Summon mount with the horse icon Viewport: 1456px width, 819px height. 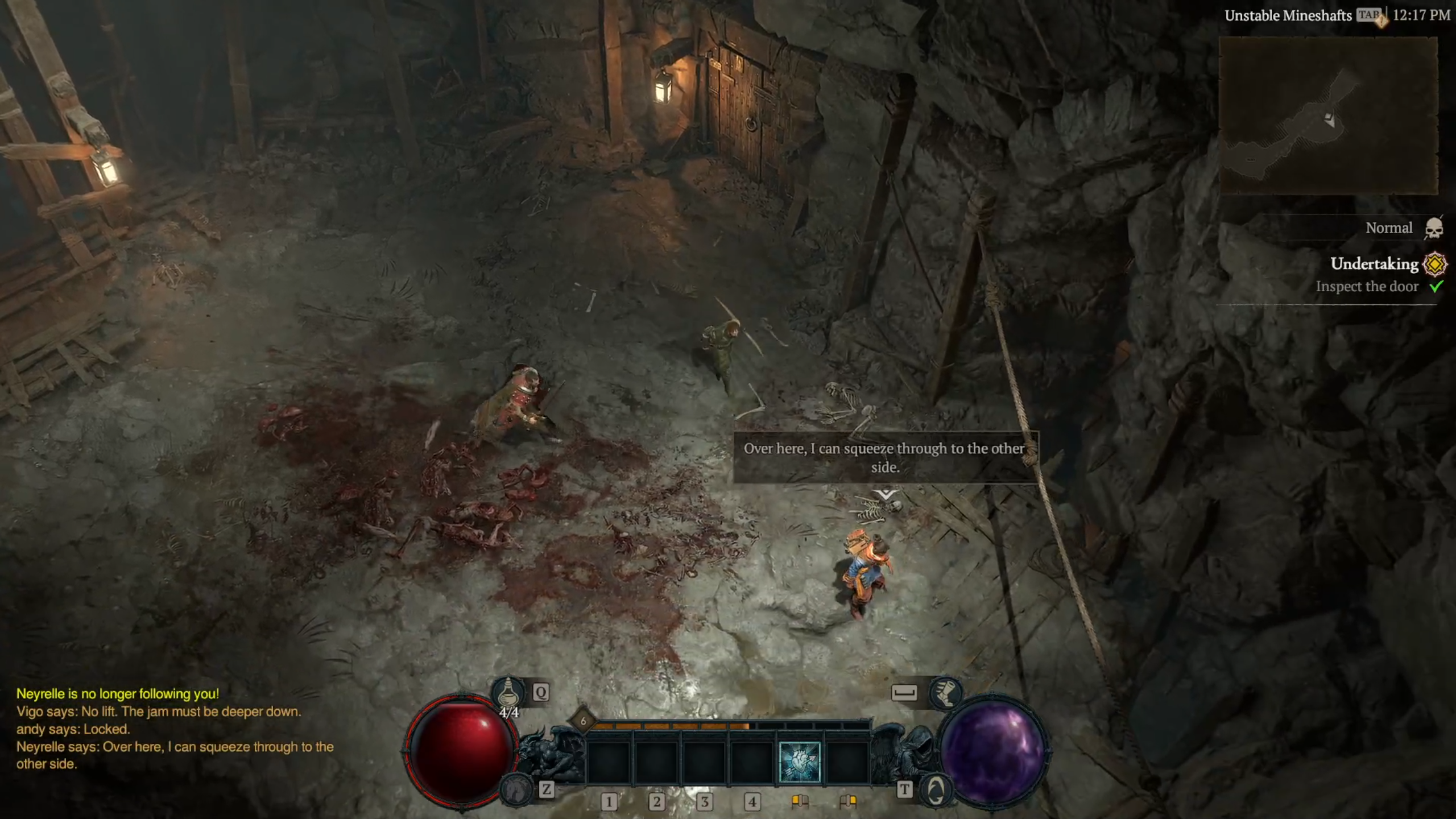click(x=516, y=789)
